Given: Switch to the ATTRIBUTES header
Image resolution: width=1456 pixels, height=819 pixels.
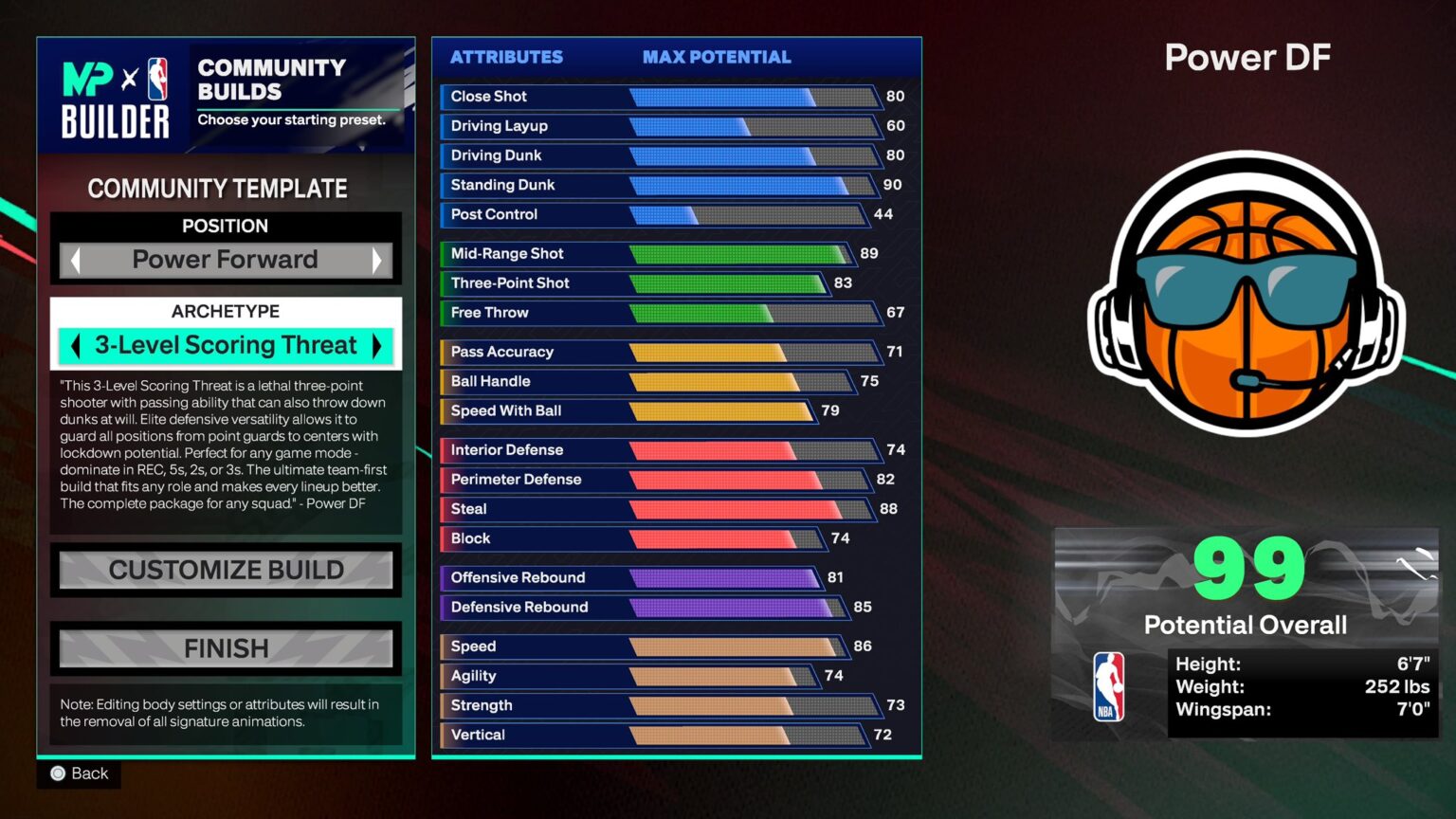Looking at the screenshot, I should click(506, 57).
